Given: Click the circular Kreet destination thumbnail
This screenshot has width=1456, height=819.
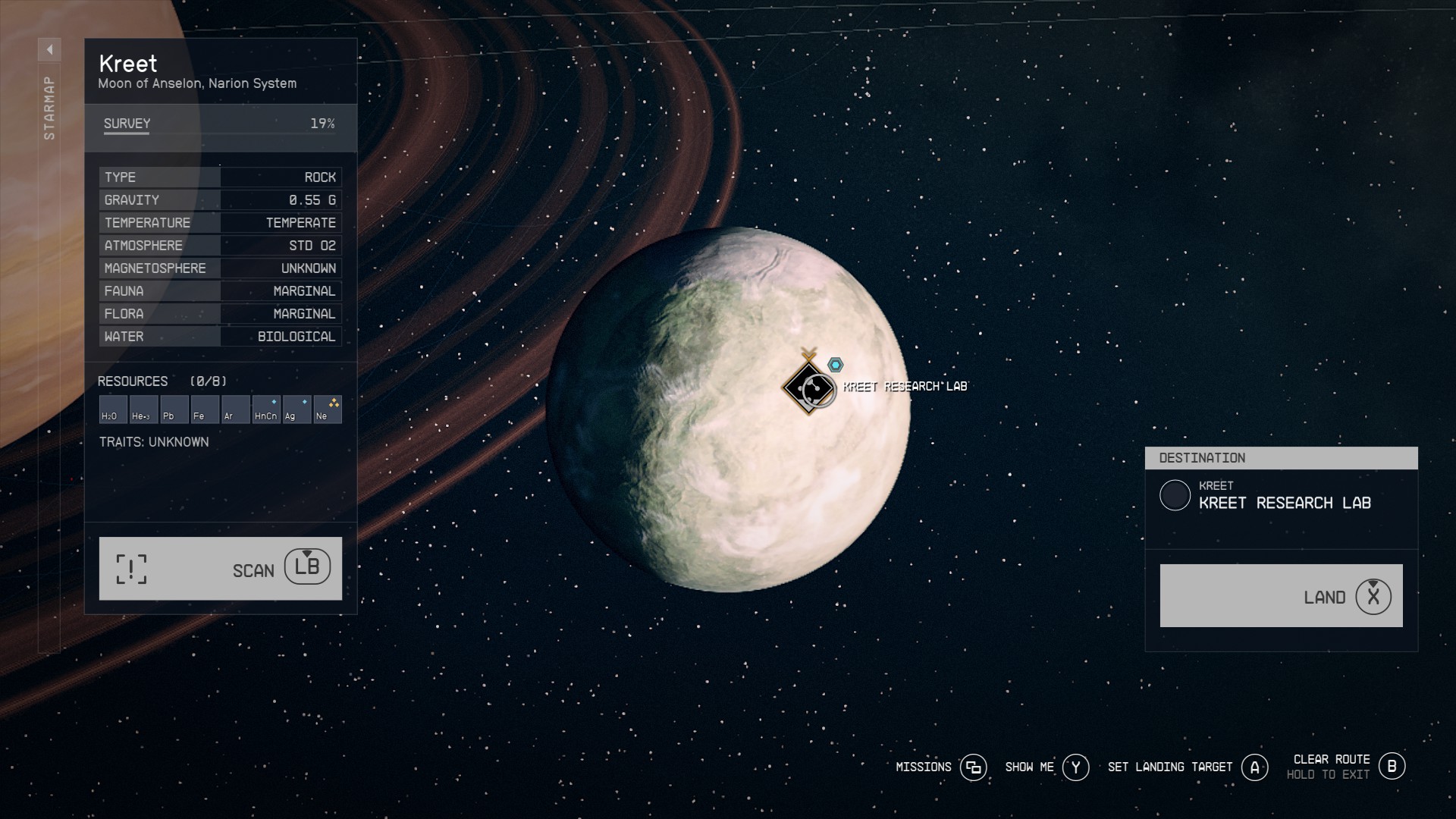Looking at the screenshot, I should (1177, 497).
